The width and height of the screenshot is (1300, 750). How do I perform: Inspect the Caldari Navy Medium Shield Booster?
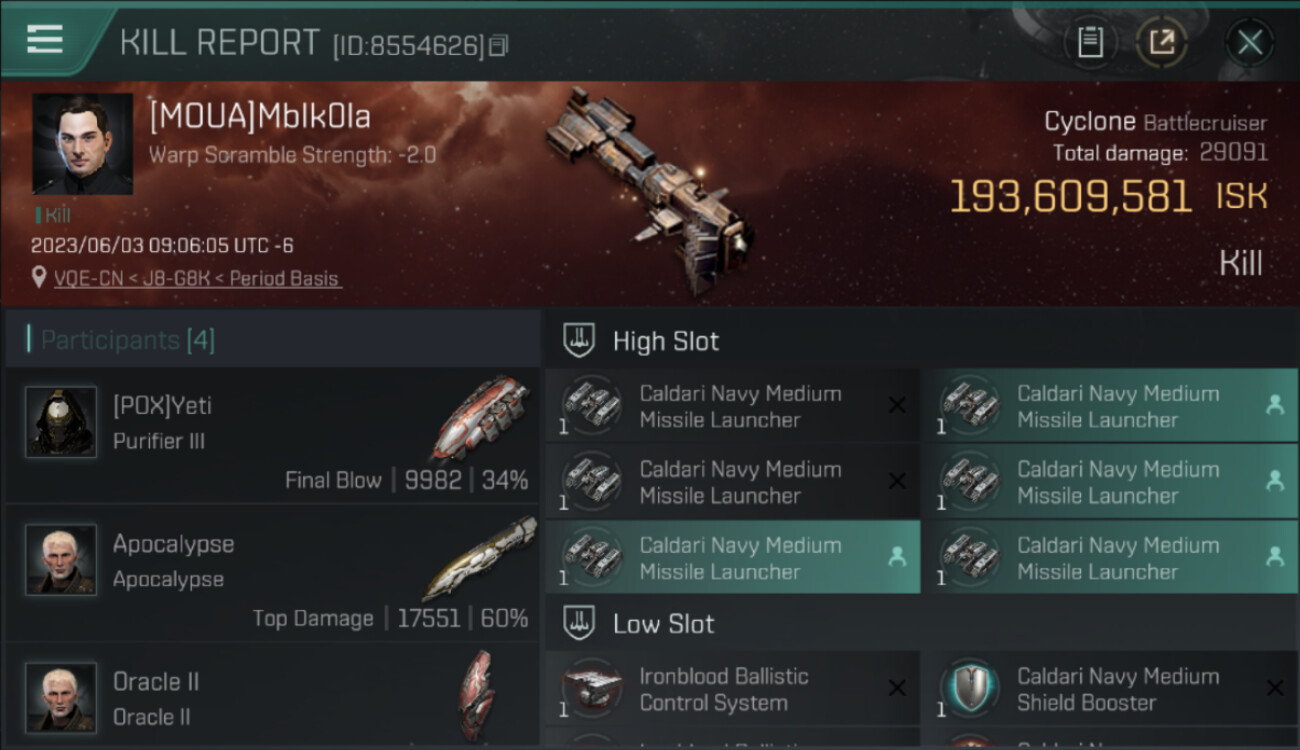[x=1110, y=689]
